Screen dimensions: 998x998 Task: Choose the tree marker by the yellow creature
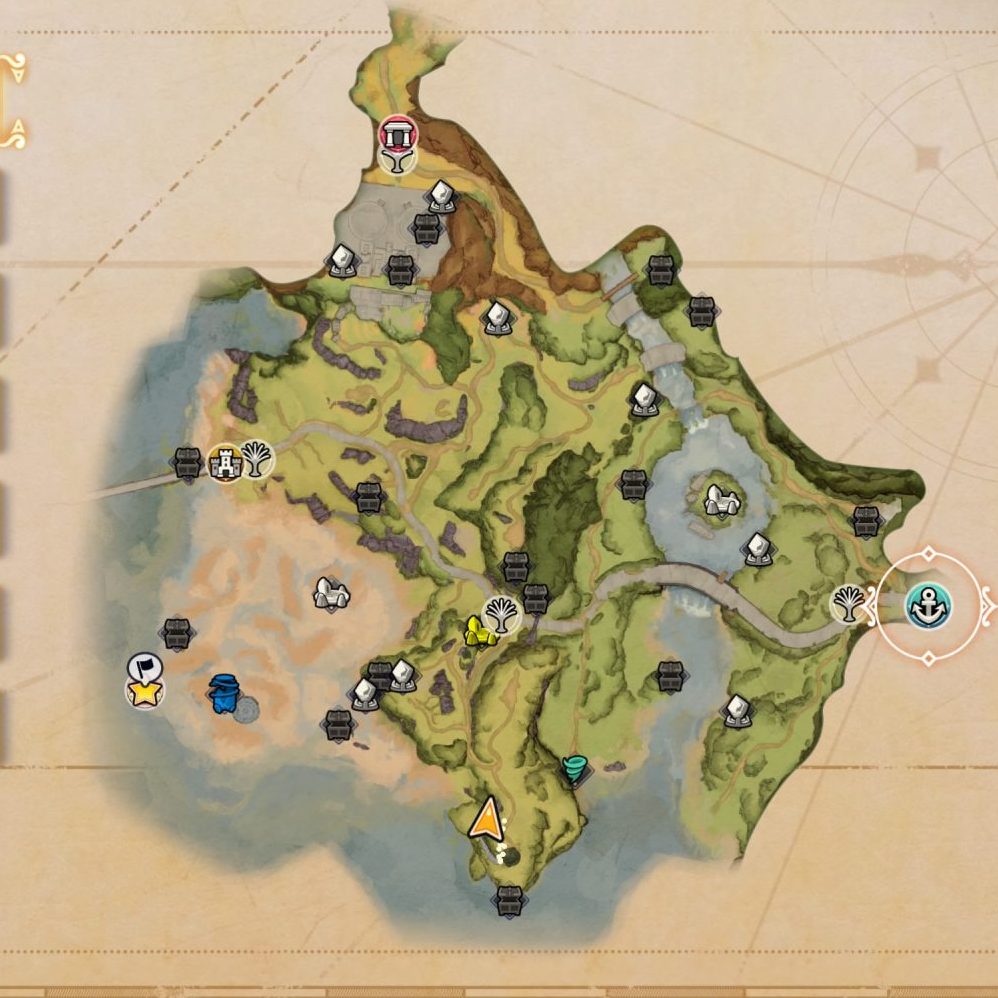tap(501, 615)
